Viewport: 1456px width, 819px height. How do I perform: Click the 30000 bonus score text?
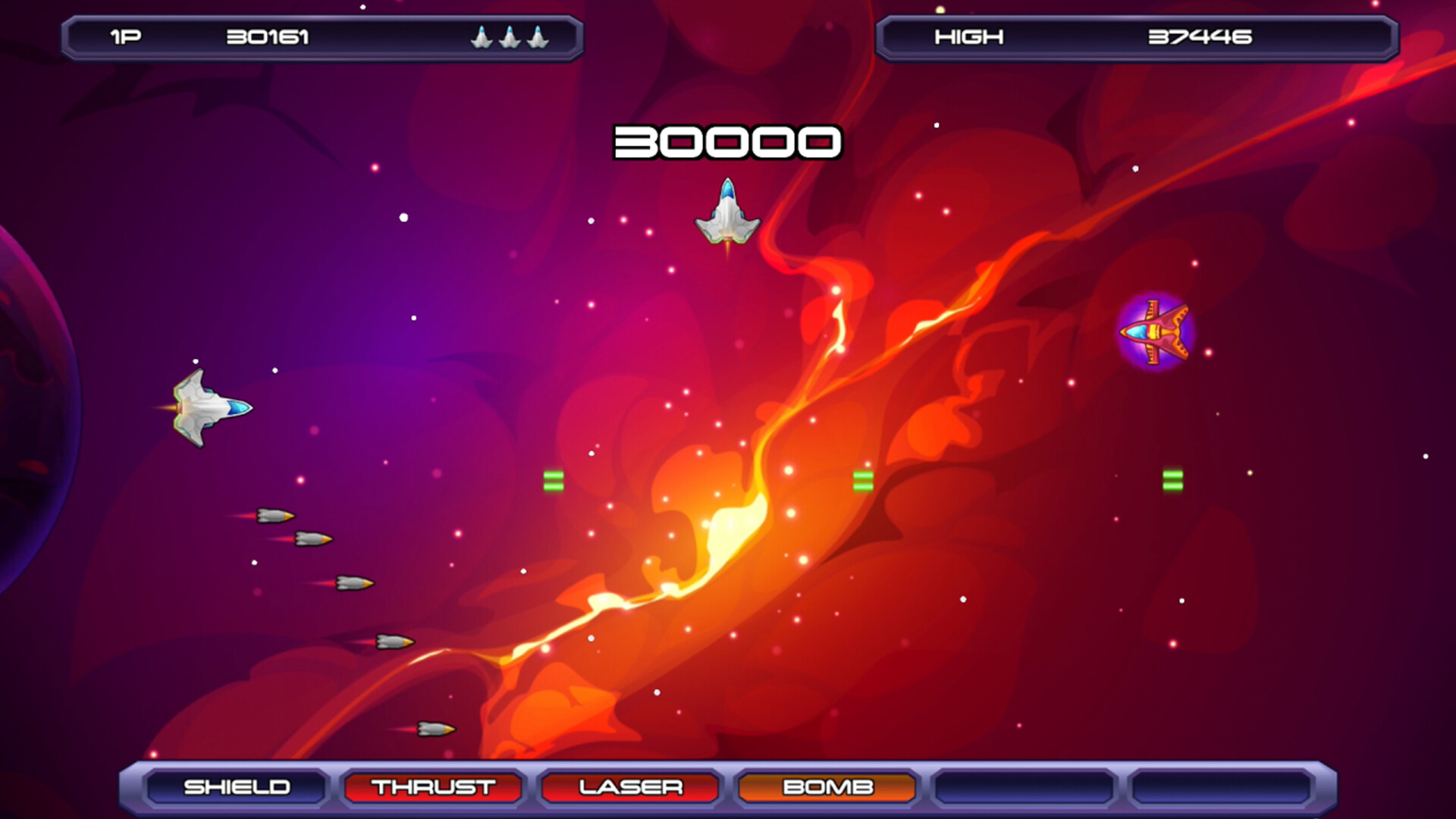(x=728, y=140)
